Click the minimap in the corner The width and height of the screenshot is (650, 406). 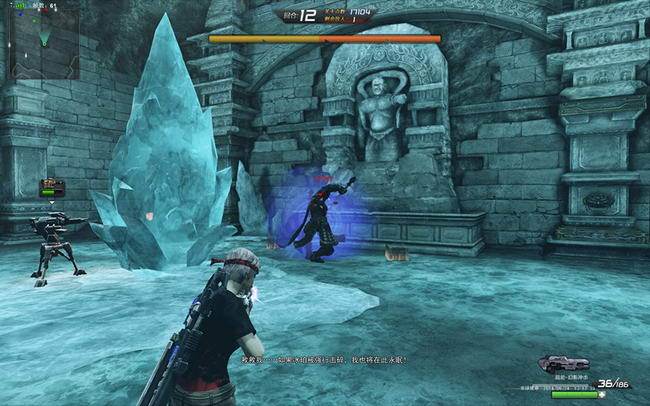point(44,44)
